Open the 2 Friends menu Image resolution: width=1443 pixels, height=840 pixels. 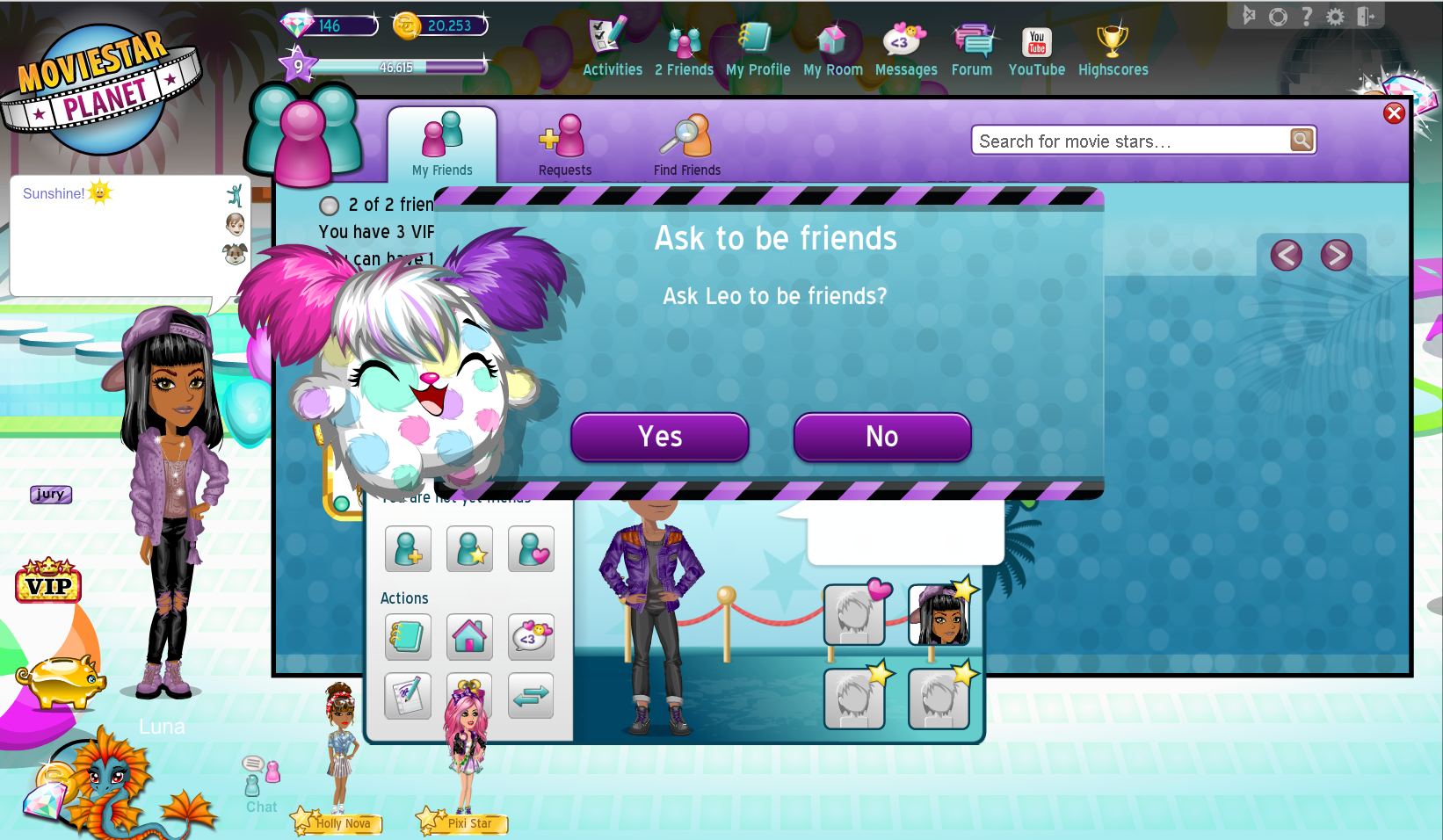coord(684,49)
